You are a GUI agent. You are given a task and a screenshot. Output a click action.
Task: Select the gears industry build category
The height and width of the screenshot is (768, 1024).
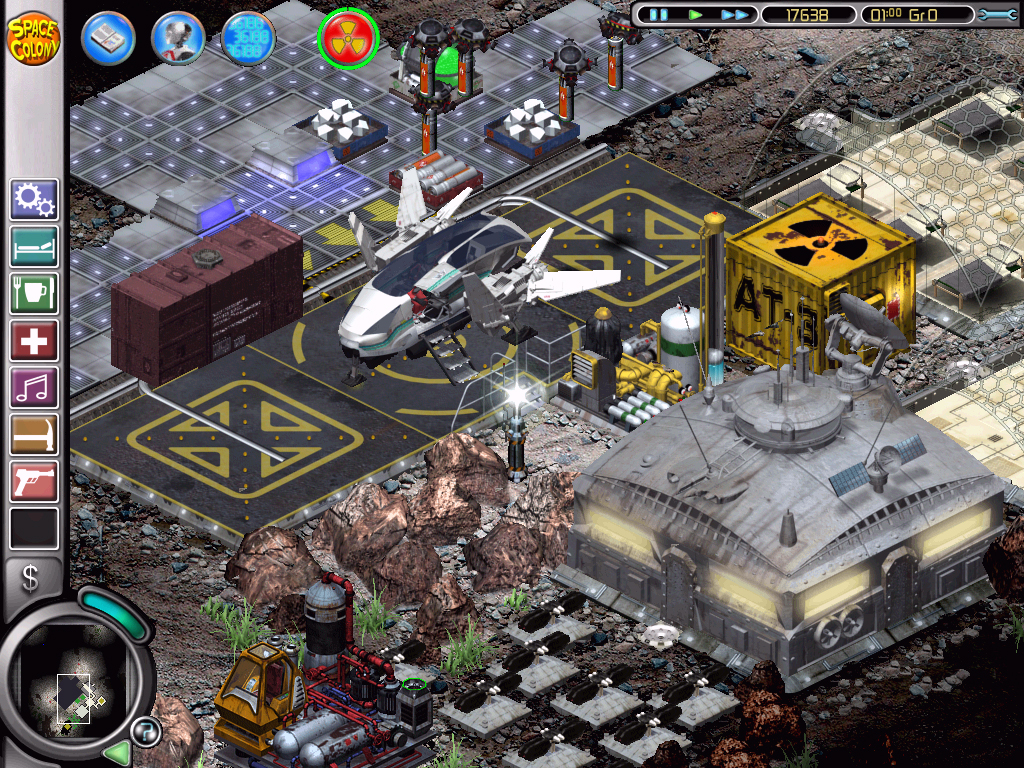pyautogui.click(x=34, y=200)
